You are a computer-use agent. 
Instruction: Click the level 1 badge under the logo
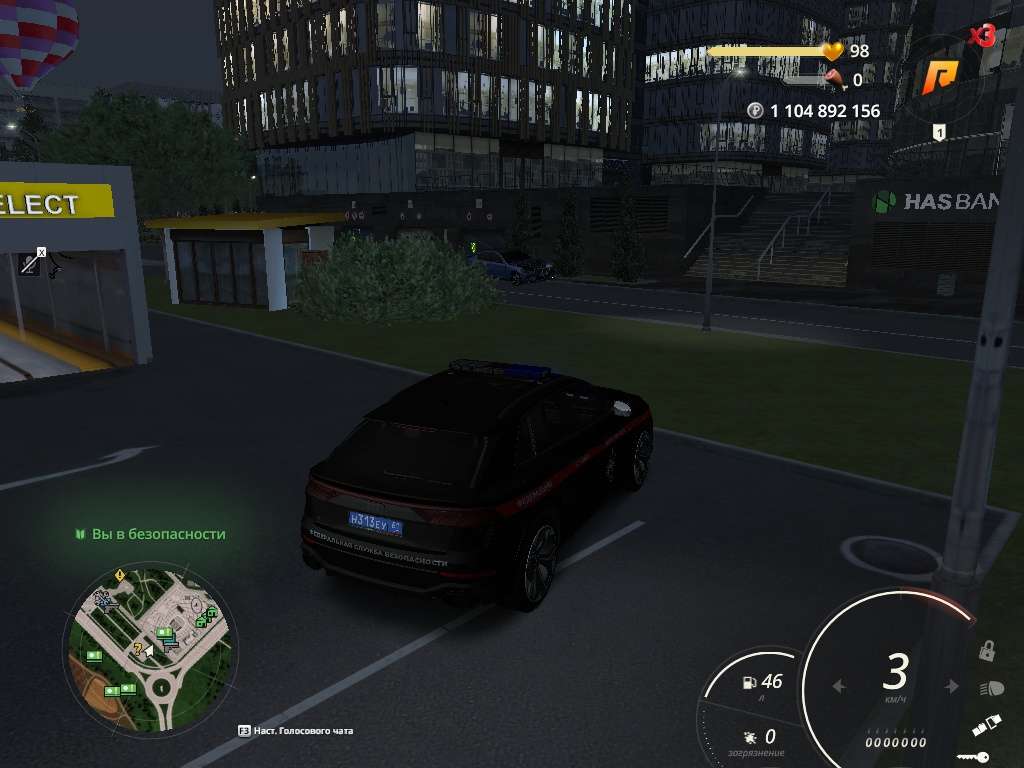coord(939,133)
